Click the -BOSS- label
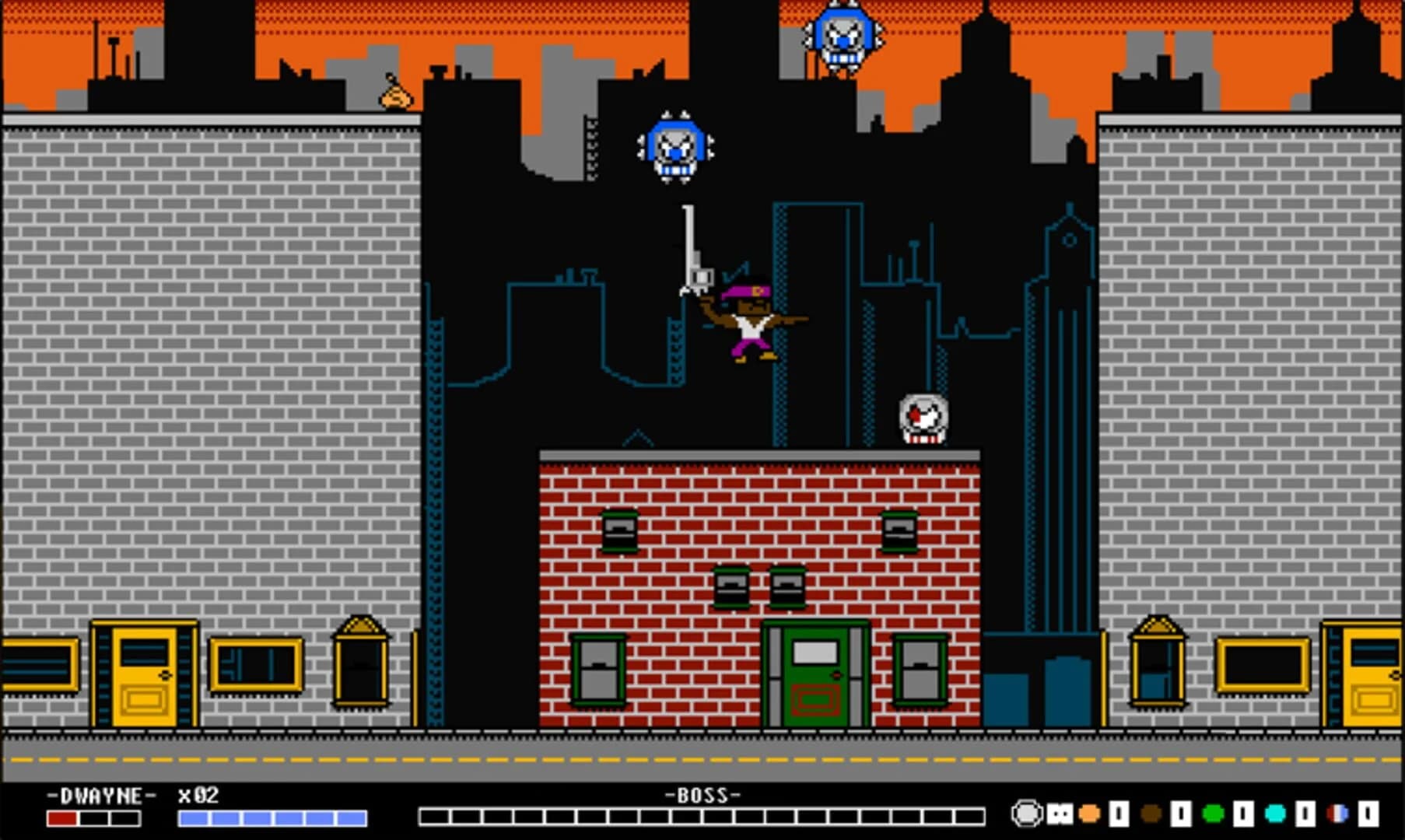The height and width of the screenshot is (840, 1405). point(702,796)
